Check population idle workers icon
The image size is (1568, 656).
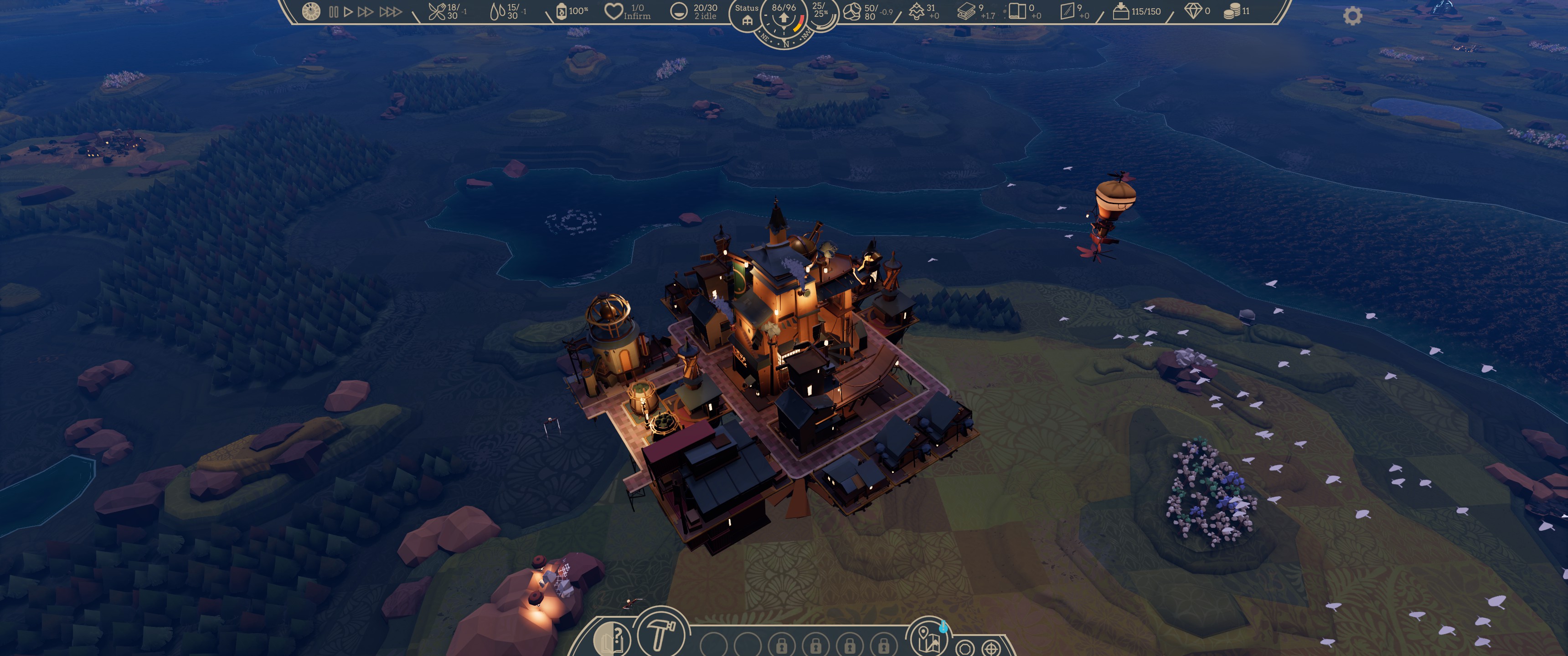click(679, 11)
